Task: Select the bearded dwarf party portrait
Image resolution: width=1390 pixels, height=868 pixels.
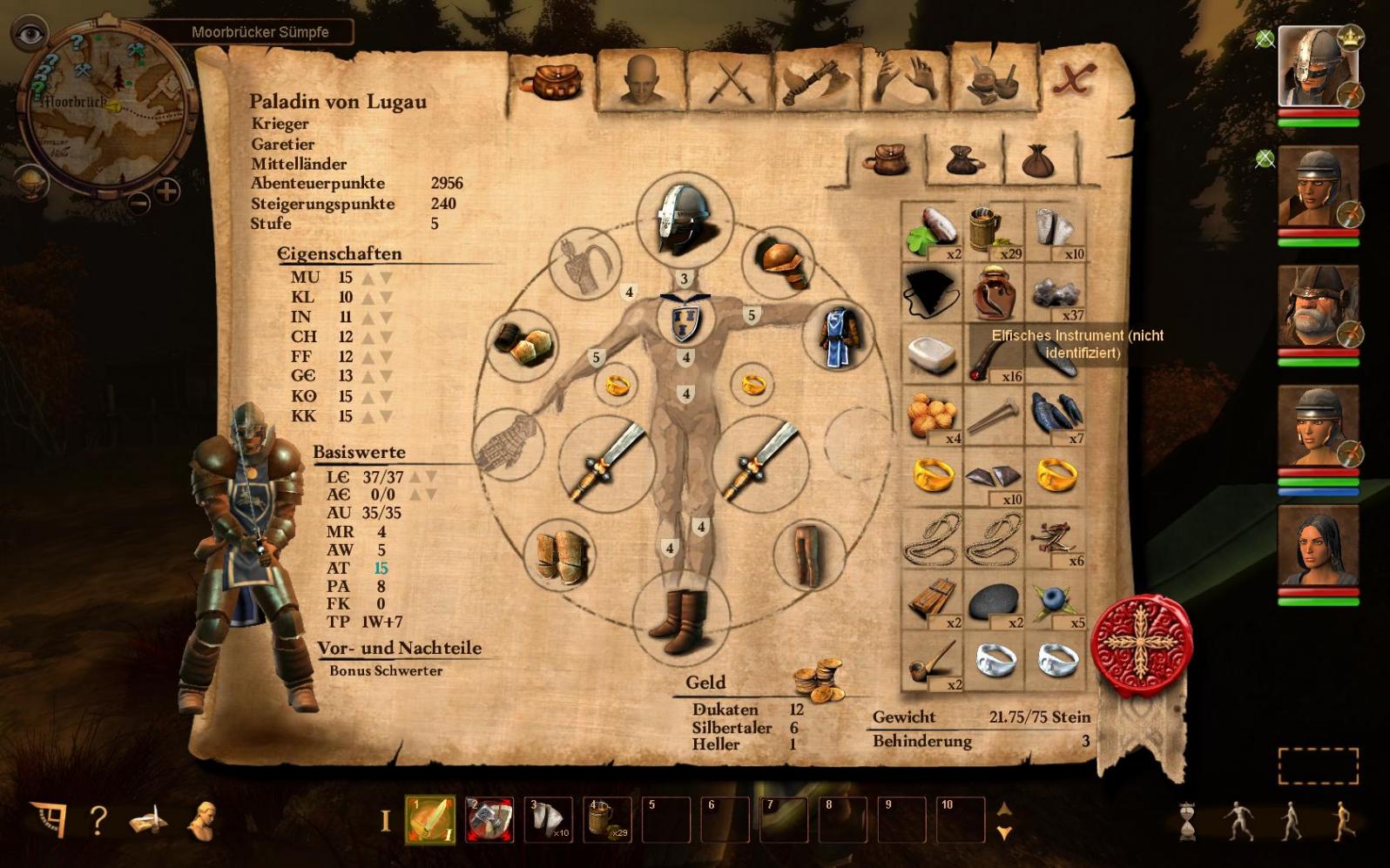Action: [x=1316, y=307]
